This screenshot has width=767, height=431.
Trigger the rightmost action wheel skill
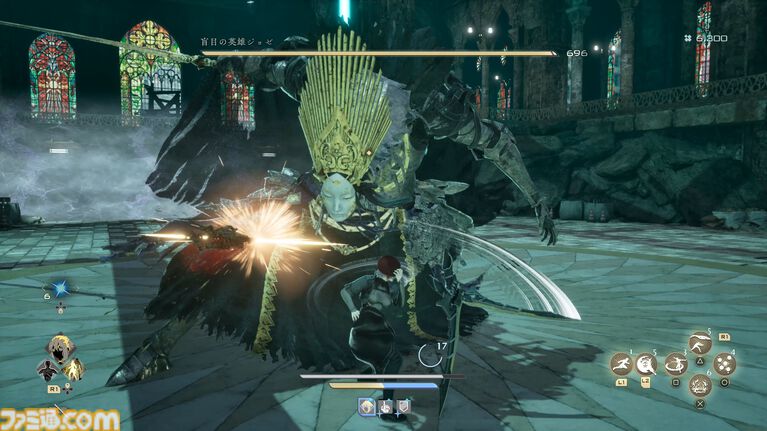(x=724, y=364)
